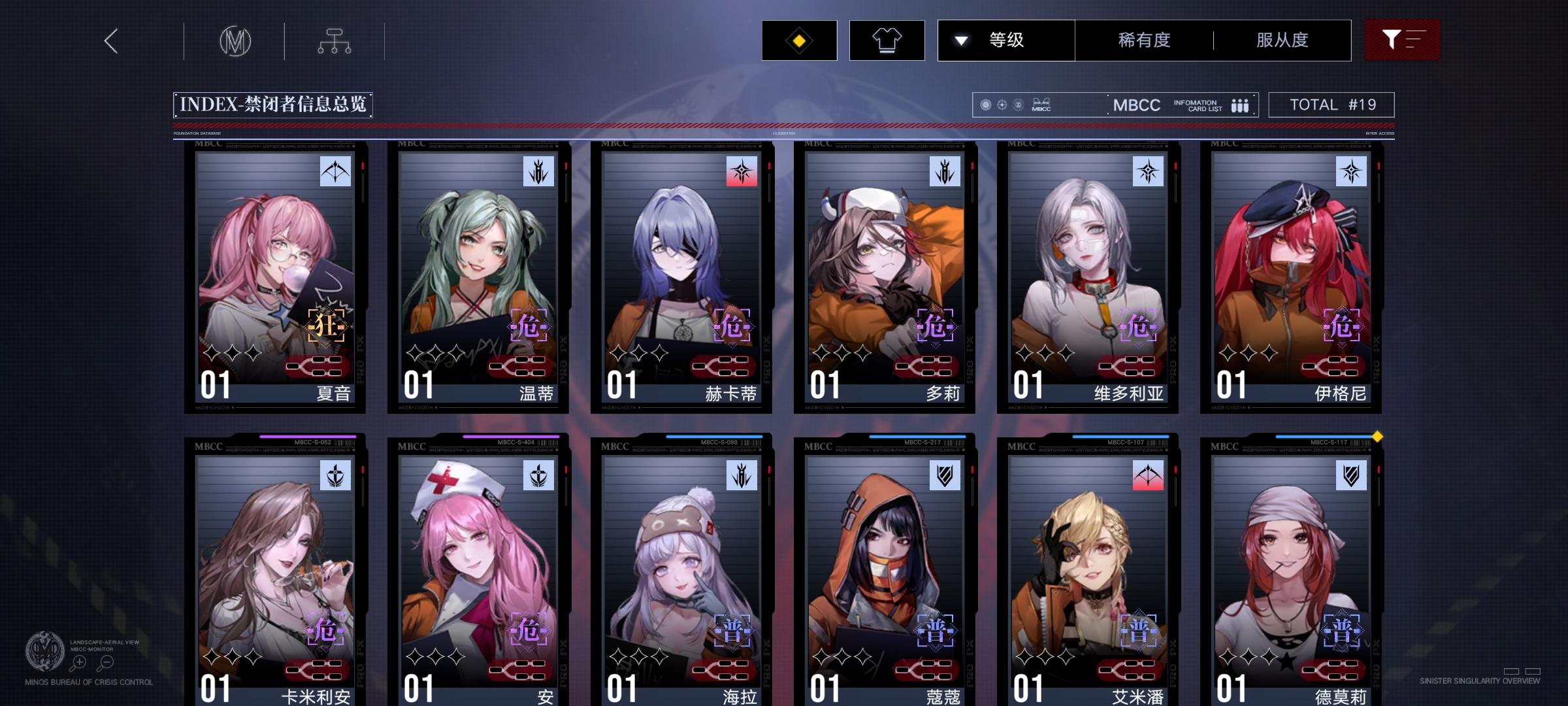The height and width of the screenshot is (706, 1568).
Task: Click the trident class icon on 多莉's card
Action: pos(943,171)
